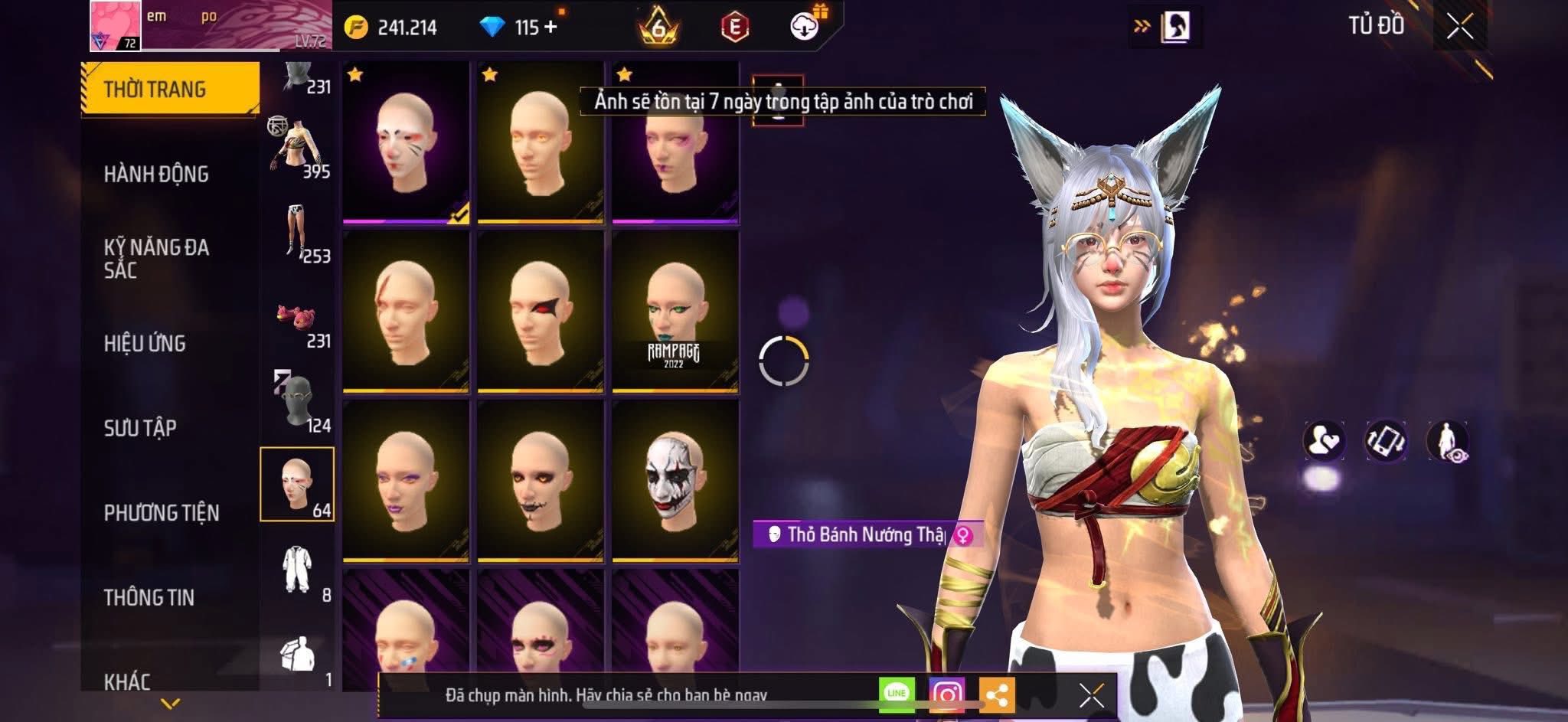The image size is (1568, 722).
Task: Select the white clown face paint
Action: (675, 481)
